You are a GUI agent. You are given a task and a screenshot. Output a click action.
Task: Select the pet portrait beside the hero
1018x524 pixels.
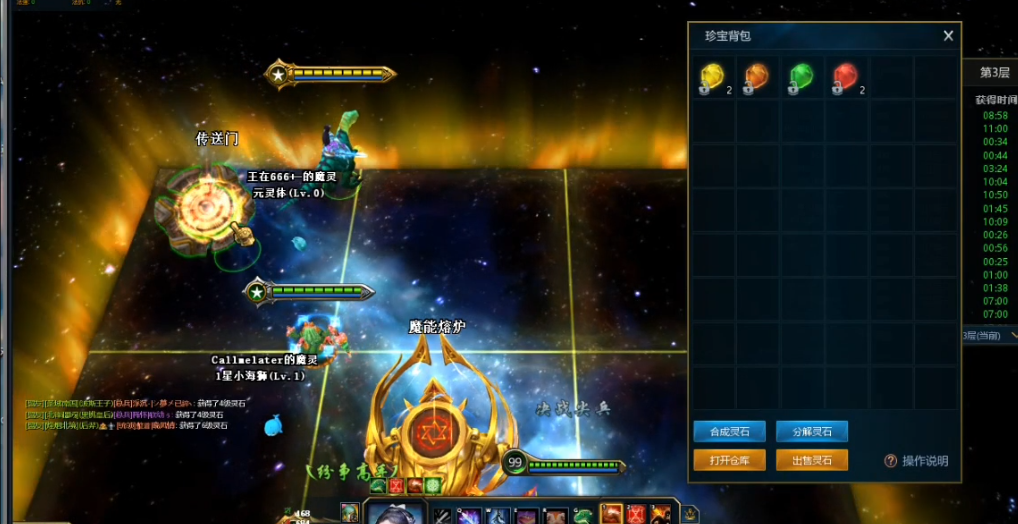coord(349,513)
